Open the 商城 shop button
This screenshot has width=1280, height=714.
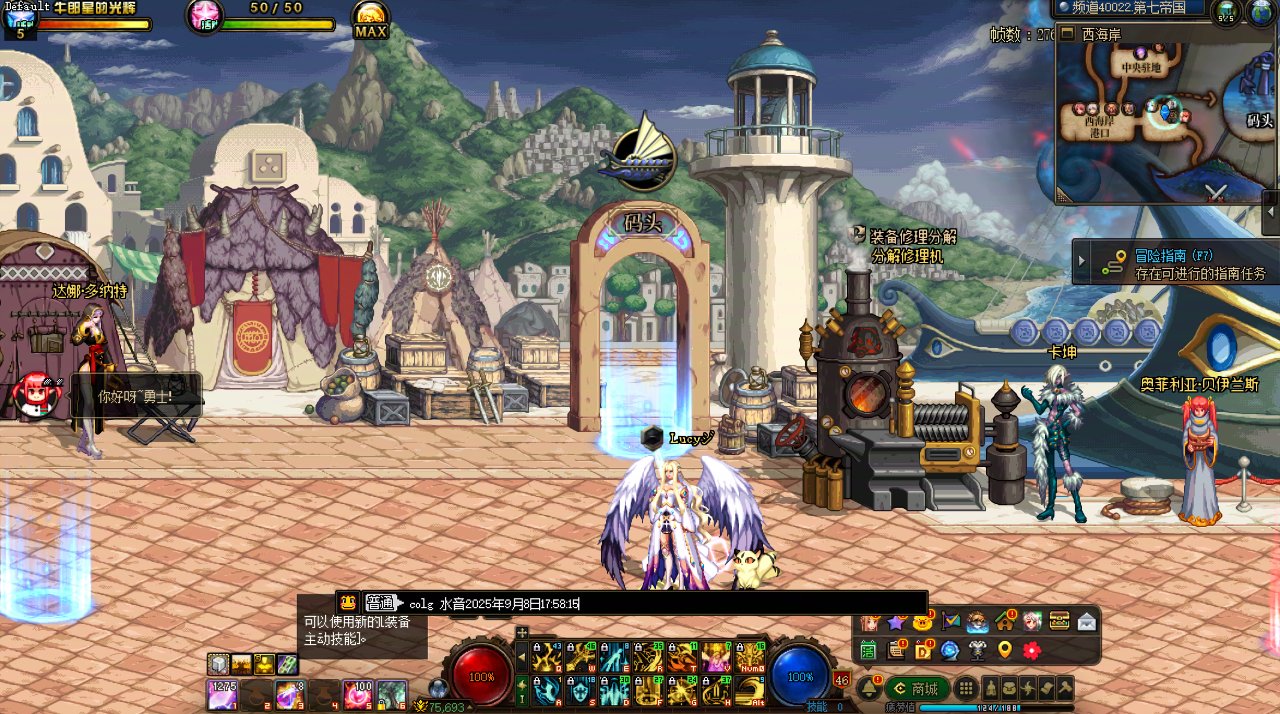917,688
